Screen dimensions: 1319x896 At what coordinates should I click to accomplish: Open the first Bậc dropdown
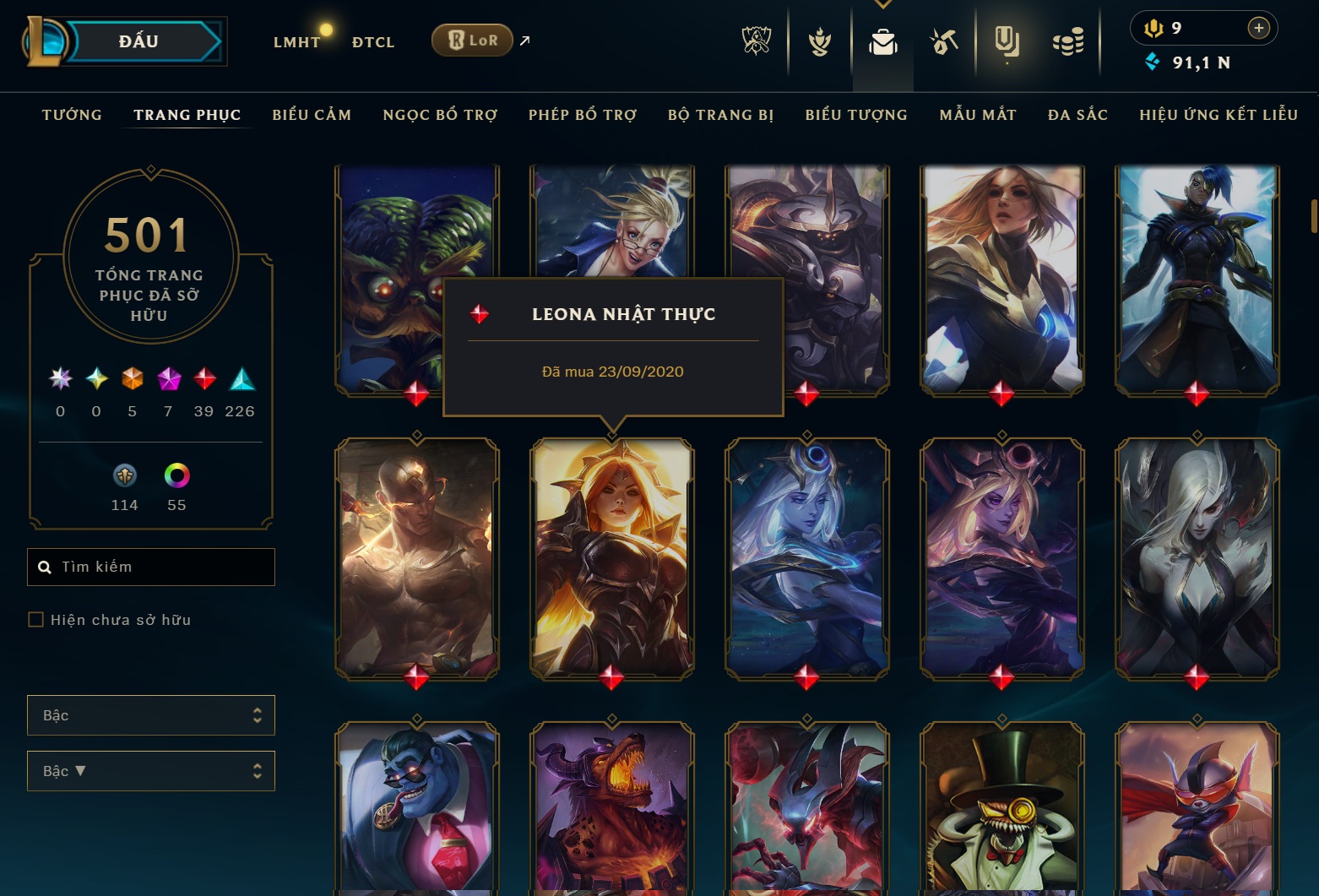151,714
